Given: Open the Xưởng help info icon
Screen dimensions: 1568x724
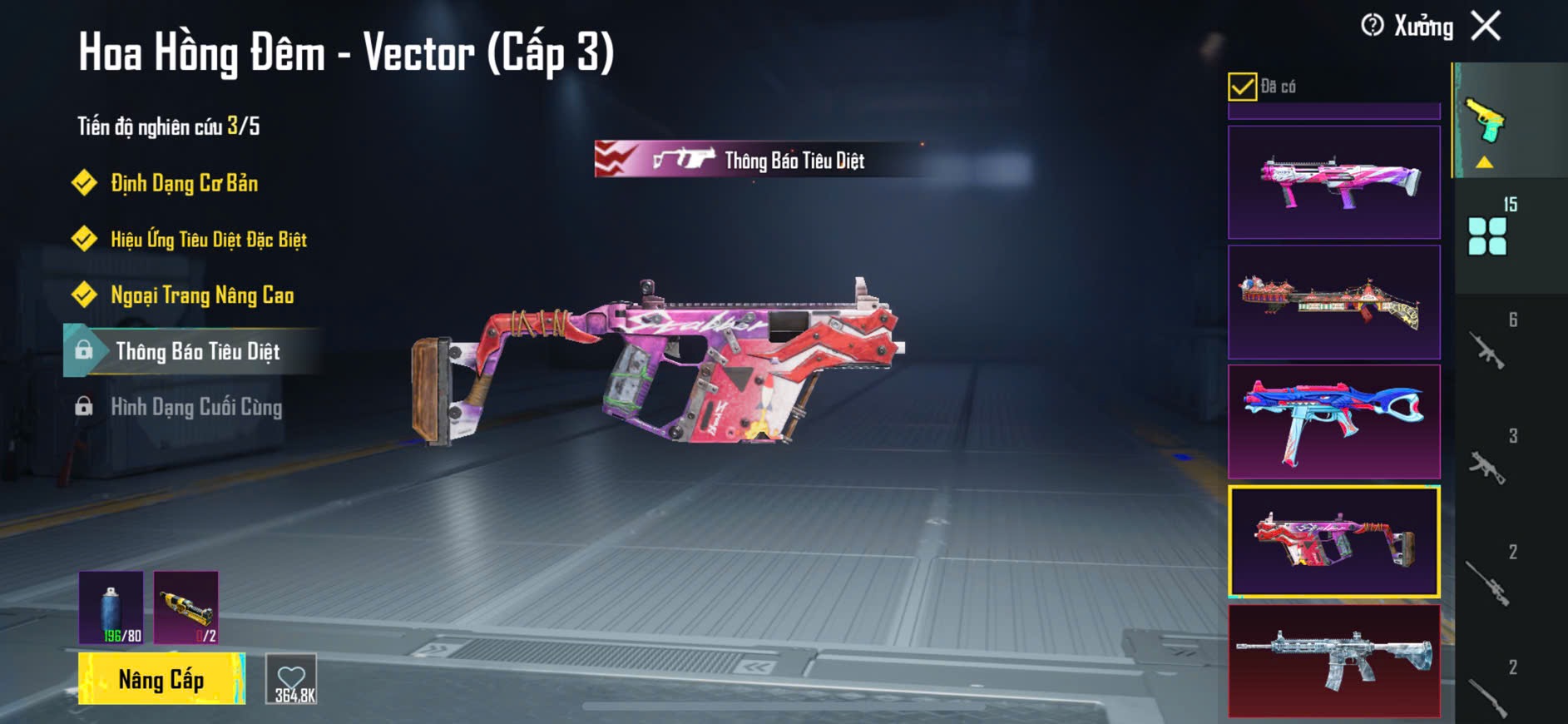Looking at the screenshot, I should [1372, 26].
